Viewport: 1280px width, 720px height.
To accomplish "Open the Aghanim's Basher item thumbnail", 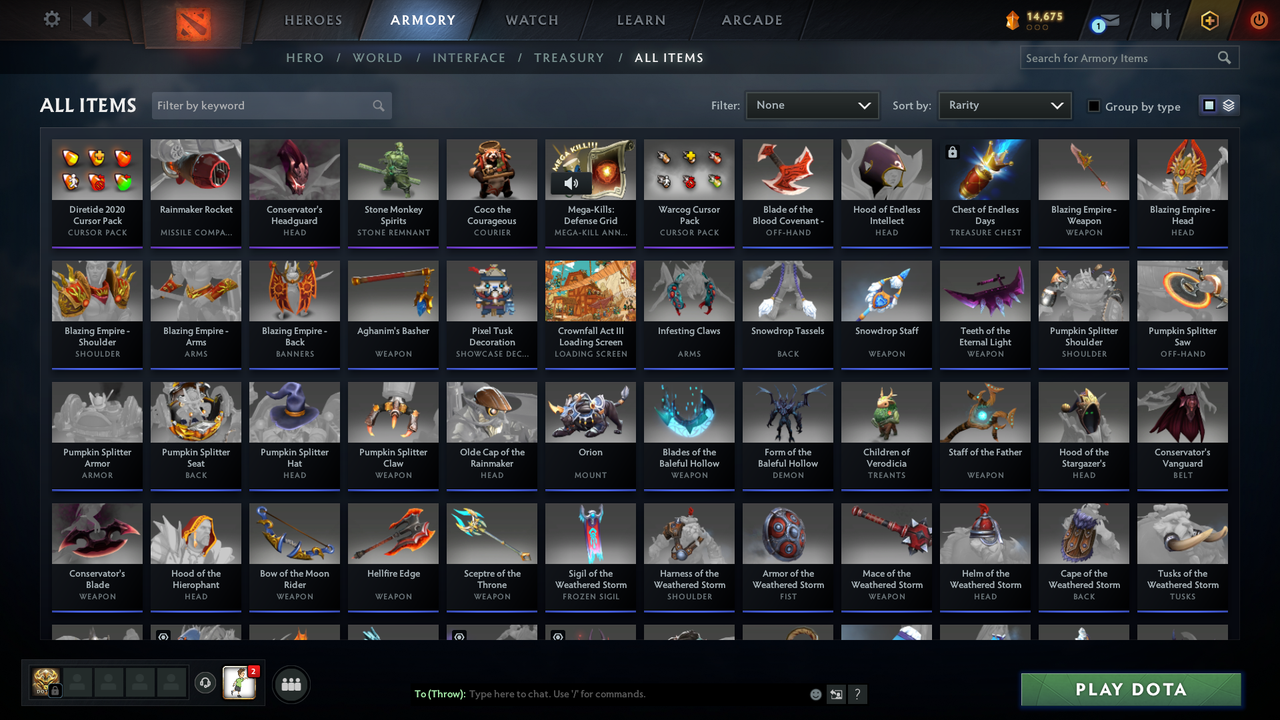I will click(x=393, y=291).
